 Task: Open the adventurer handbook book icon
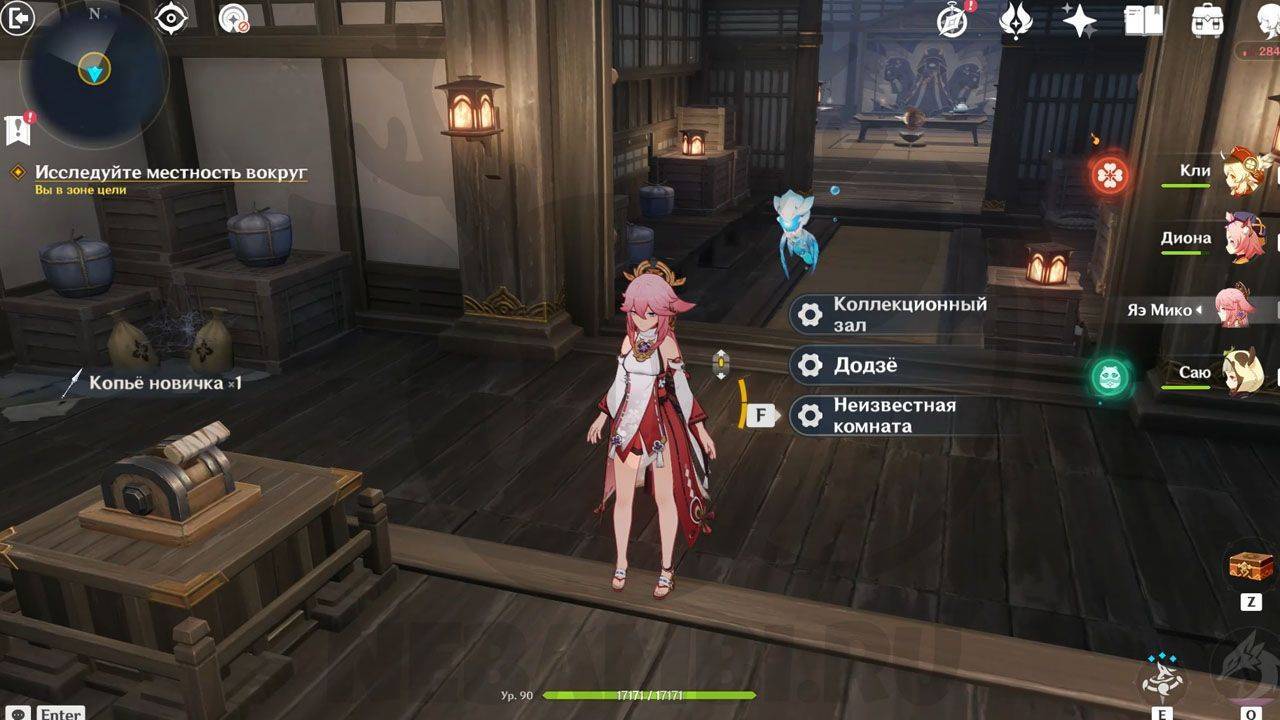(1143, 20)
